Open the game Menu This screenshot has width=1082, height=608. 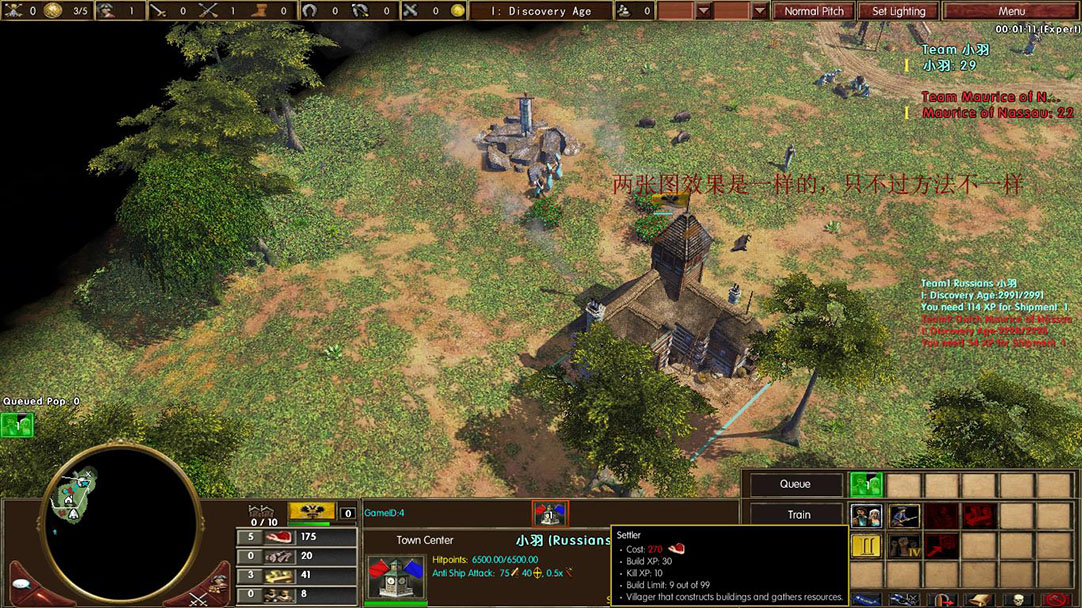point(1010,11)
